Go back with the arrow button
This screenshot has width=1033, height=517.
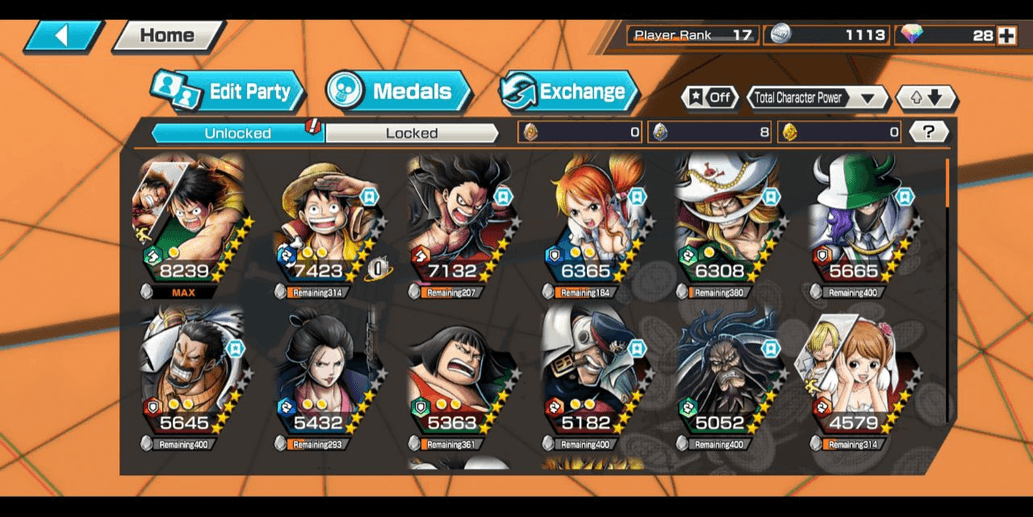62,36
